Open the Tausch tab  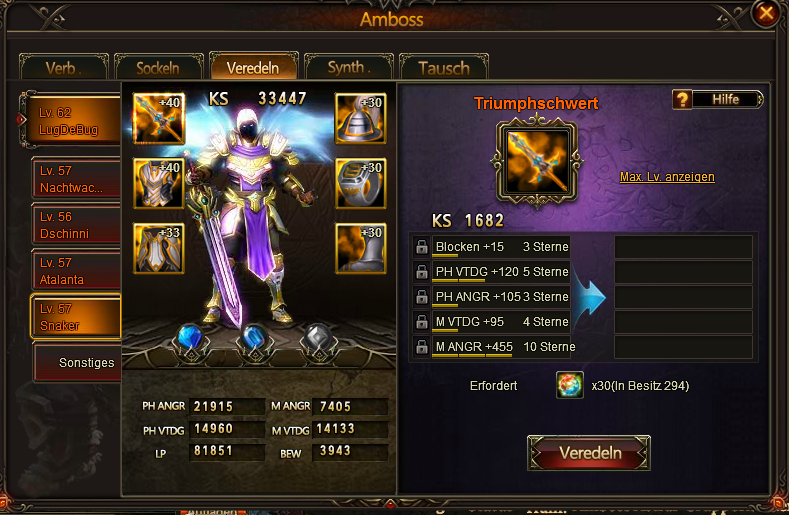(x=443, y=68)
